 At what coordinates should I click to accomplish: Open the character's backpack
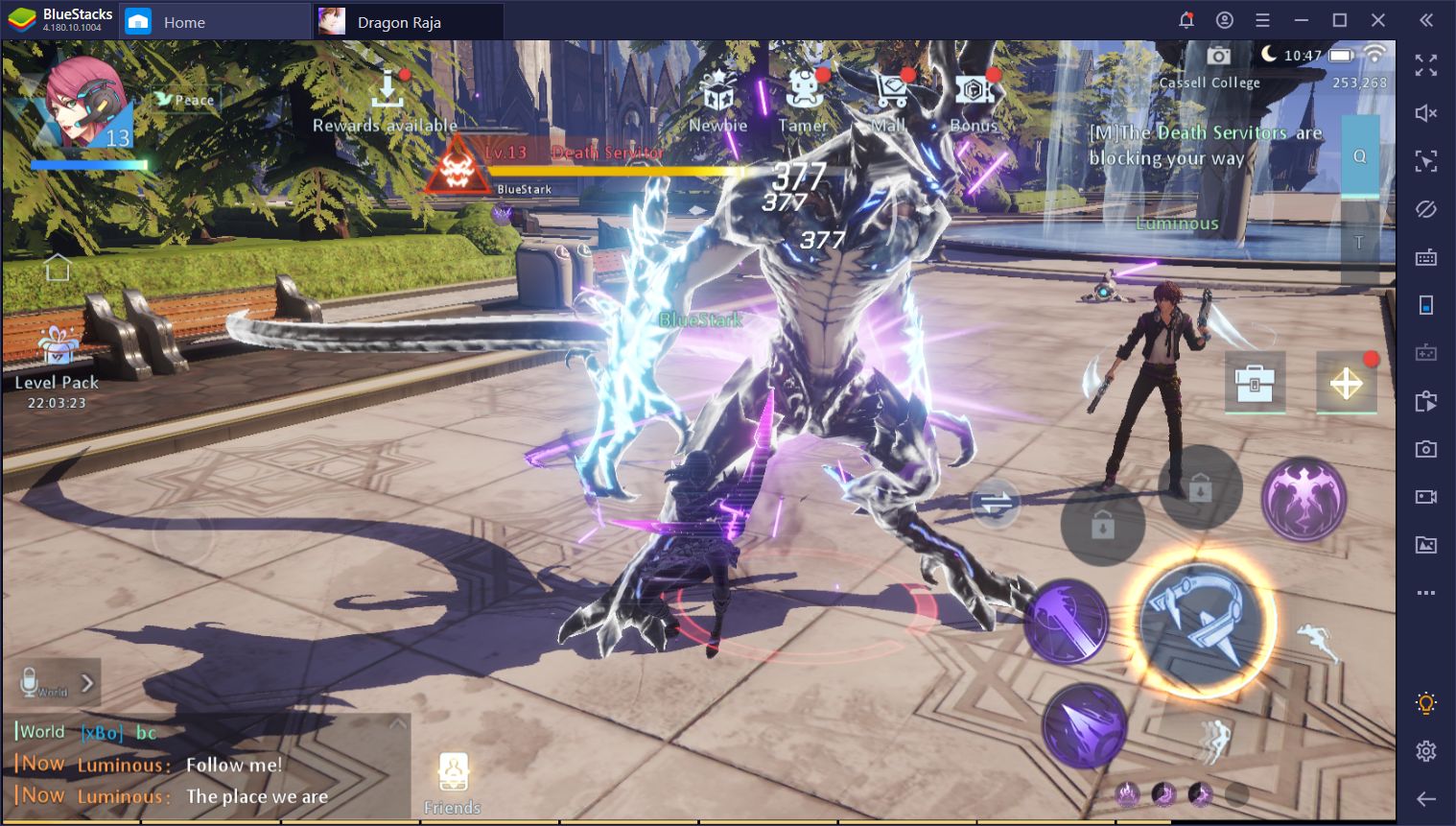pos(1255,382)
